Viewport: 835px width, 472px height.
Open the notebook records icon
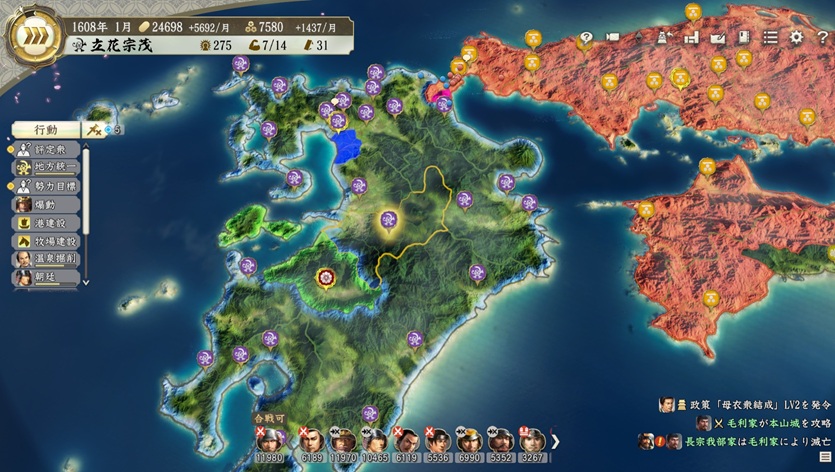pyautogui.click(x=743, y=37)
